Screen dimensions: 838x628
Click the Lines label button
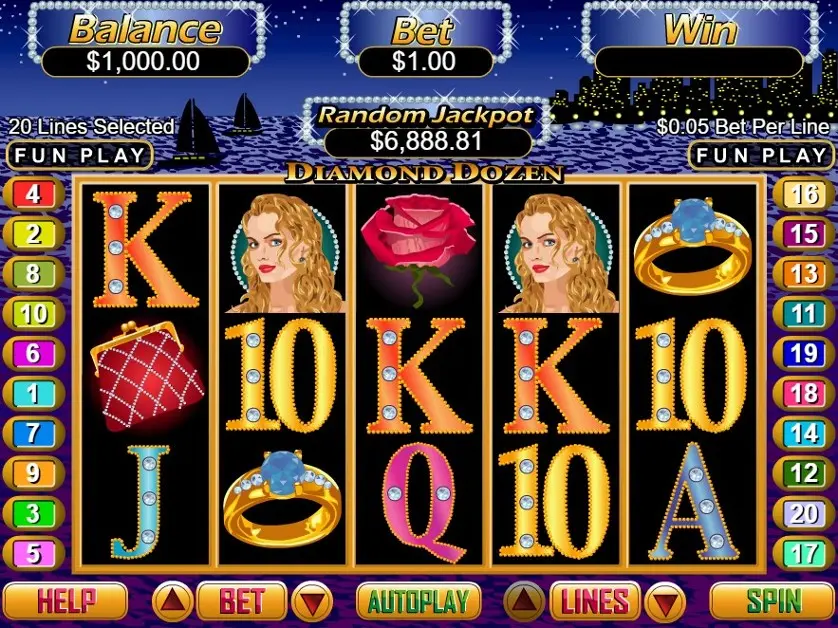coord(594,601)
